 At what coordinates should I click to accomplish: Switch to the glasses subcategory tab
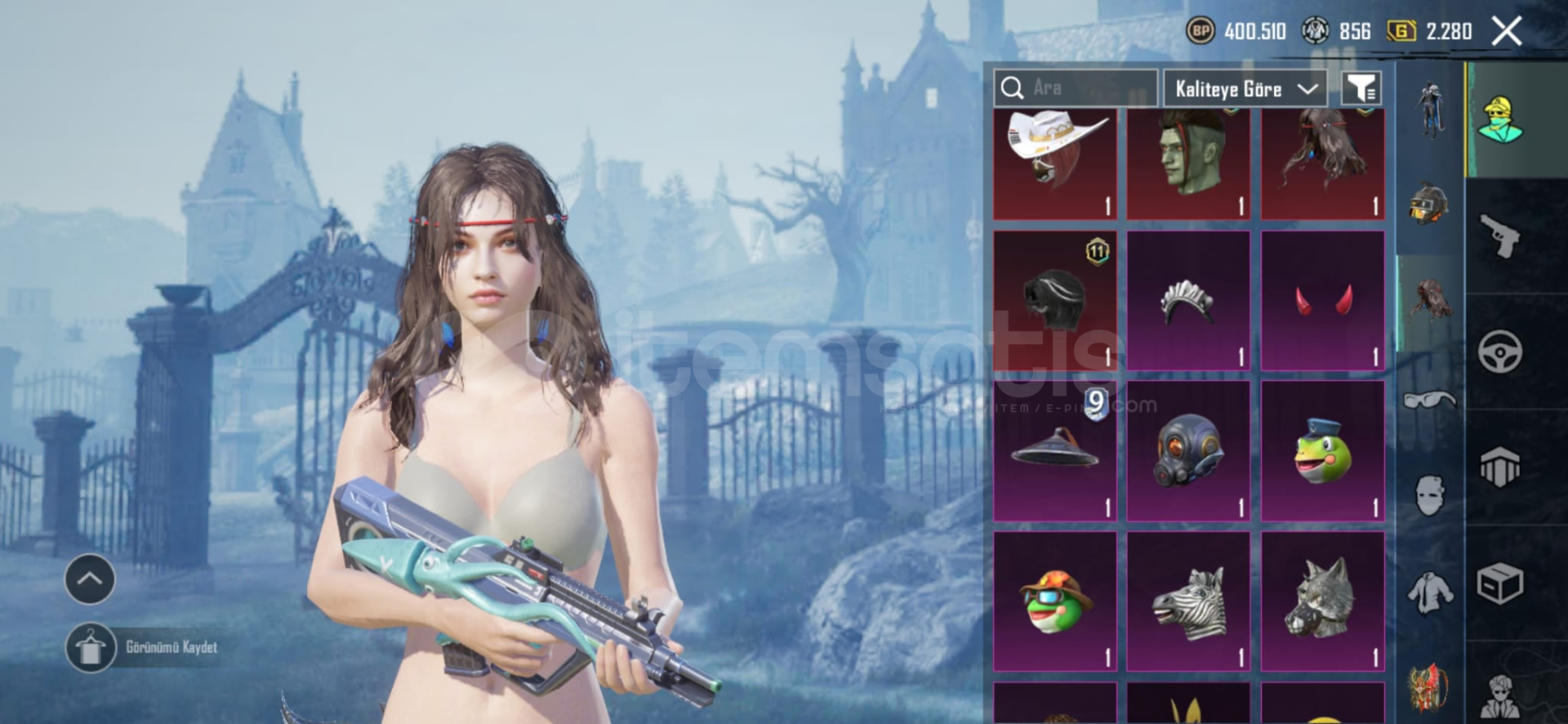(x=1430, y=400)
